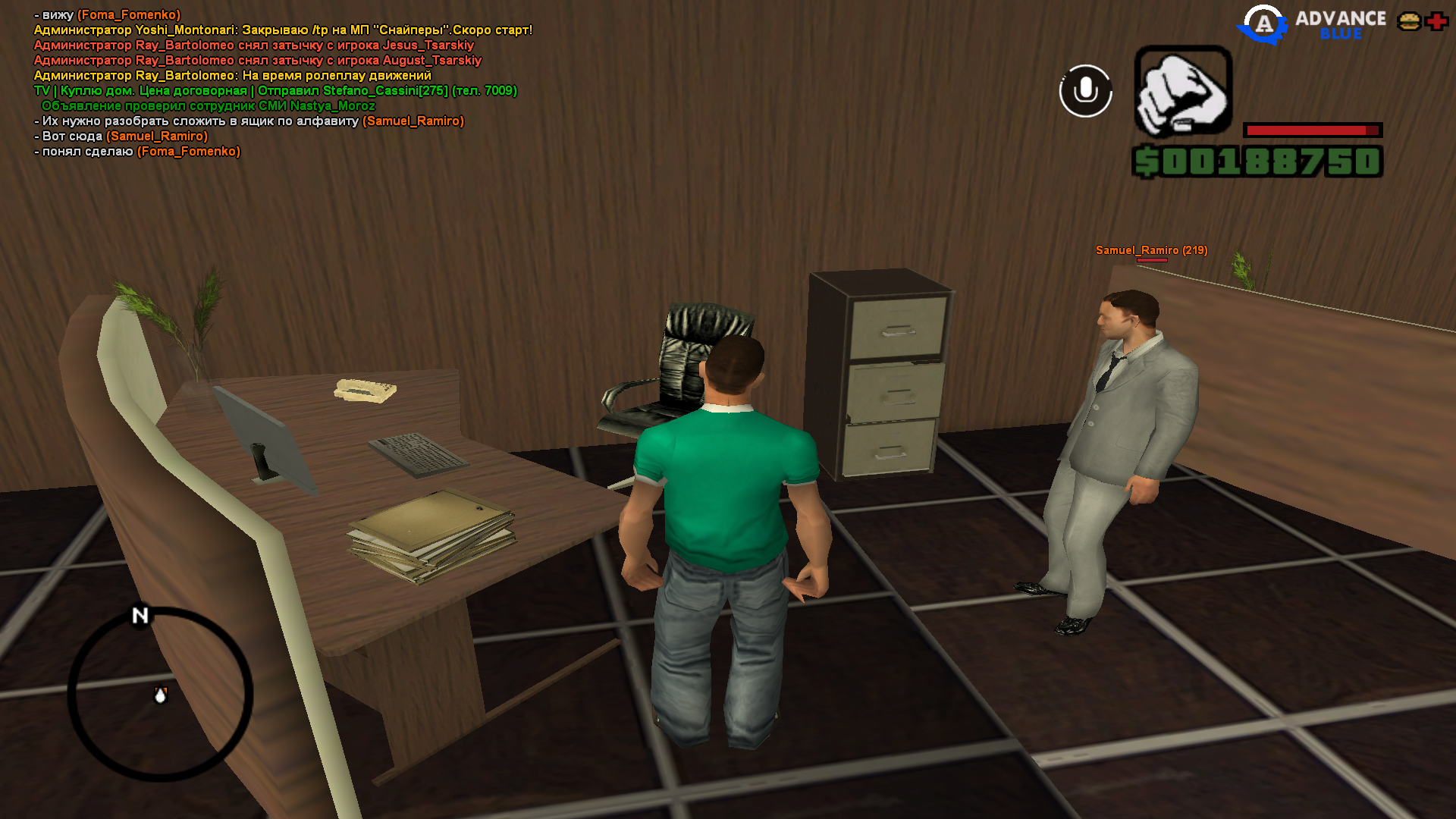
Task: Tap the red cross health icon
Action: [x=1437, y=22]
